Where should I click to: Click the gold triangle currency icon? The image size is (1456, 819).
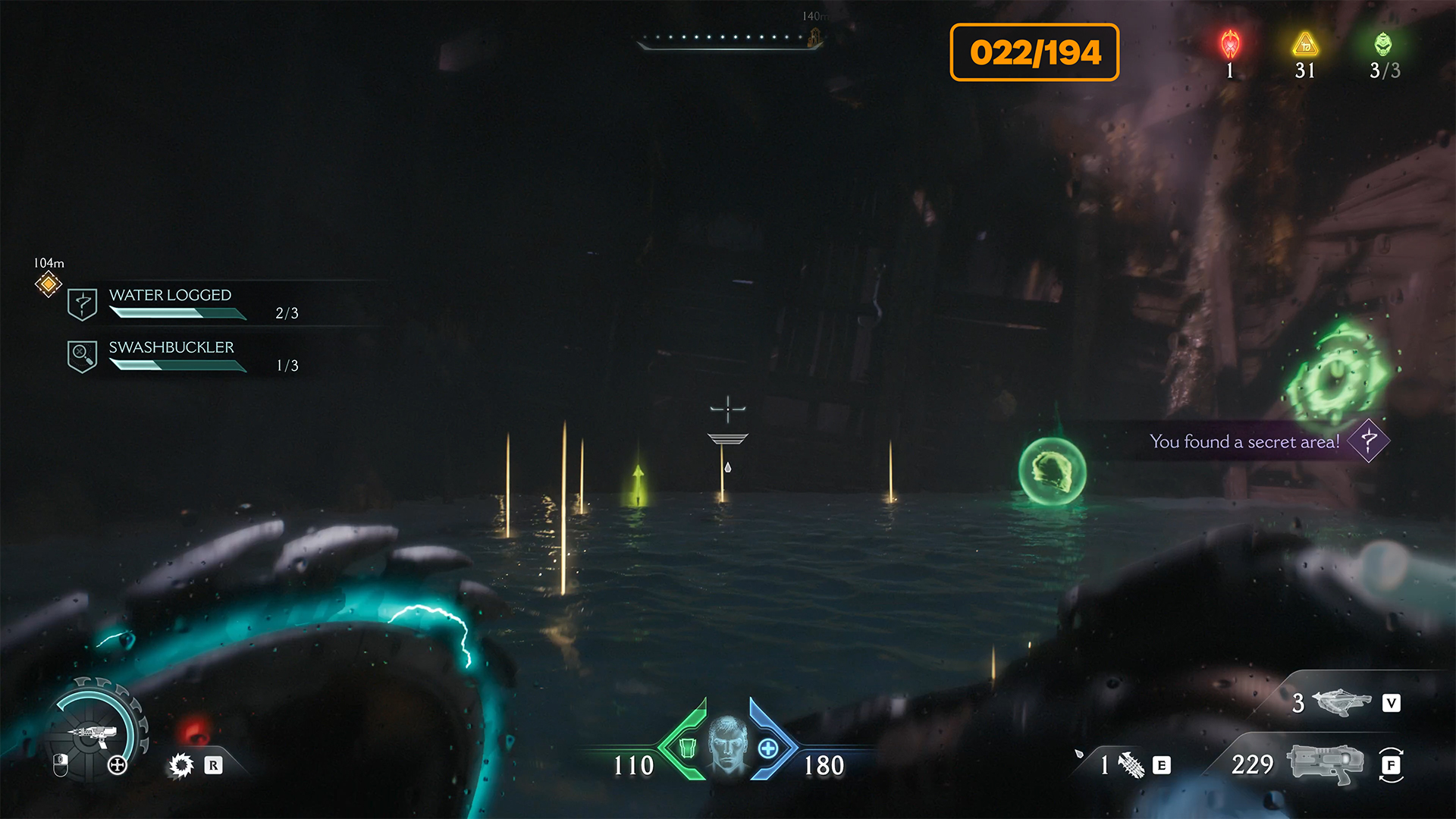pyautogui.click(x=1305, y=45)
